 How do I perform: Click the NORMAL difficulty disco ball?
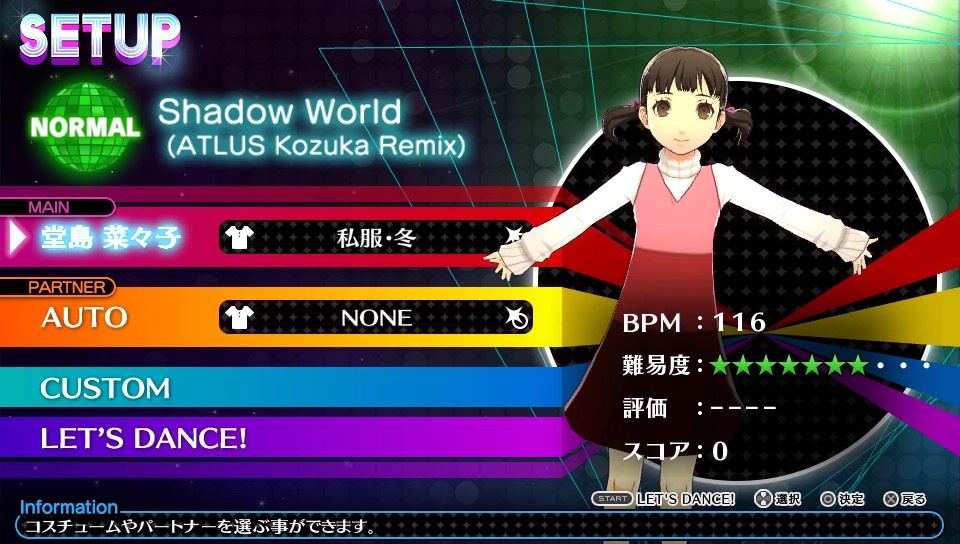(85, 127)
